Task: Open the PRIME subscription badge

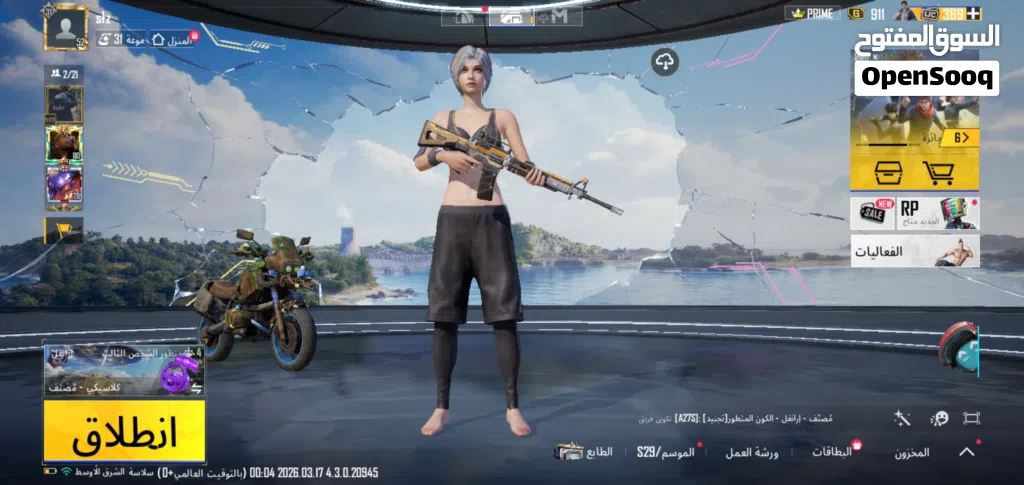Action: [811, 13]
